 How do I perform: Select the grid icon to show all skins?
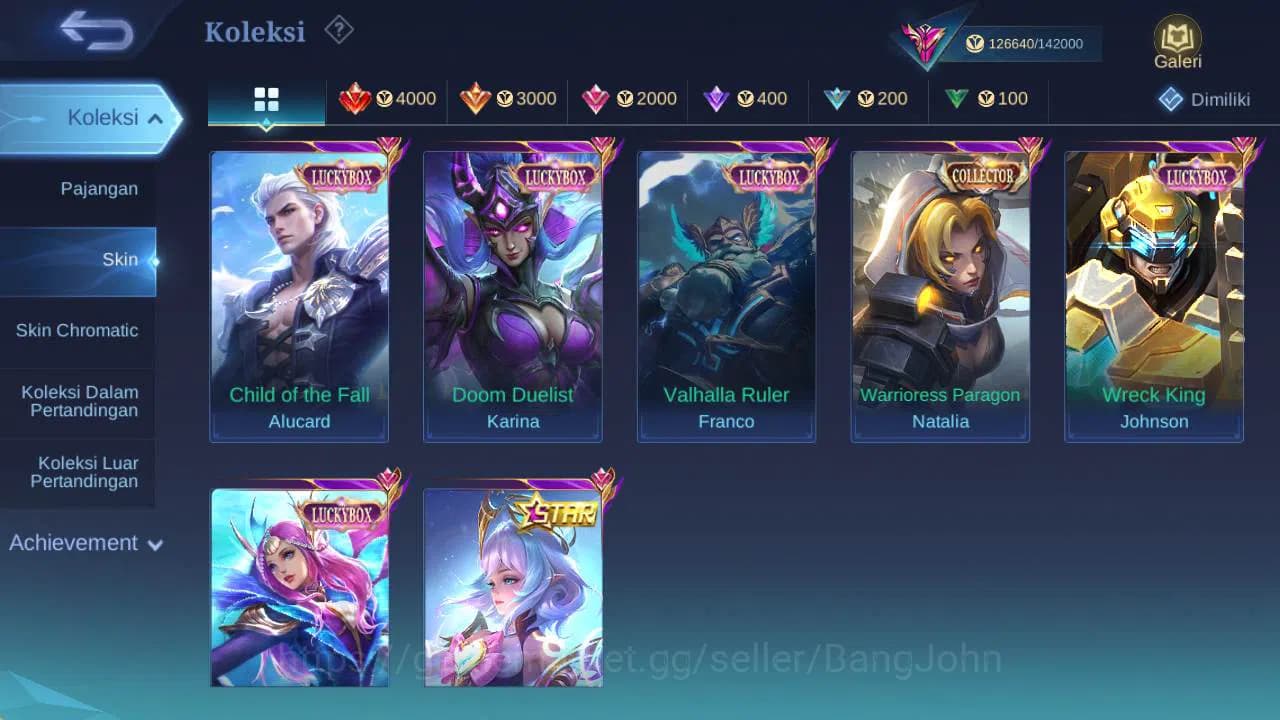[265, 99]
